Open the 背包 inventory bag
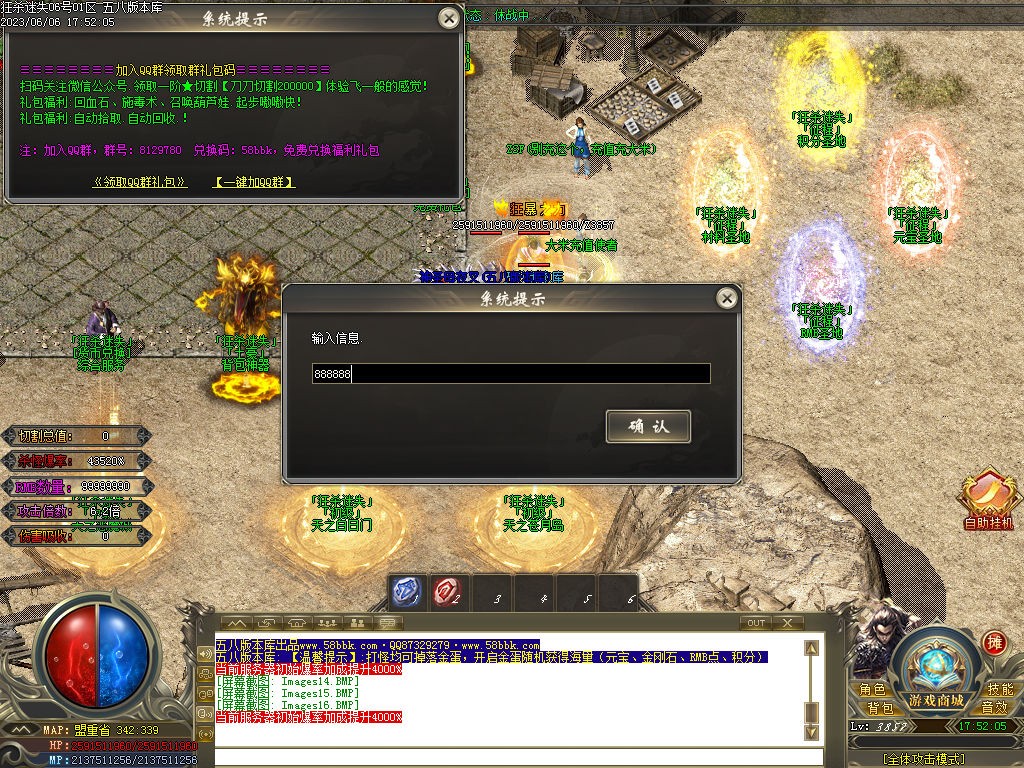This screenshot has height=768, width=1024. (879, 707)
